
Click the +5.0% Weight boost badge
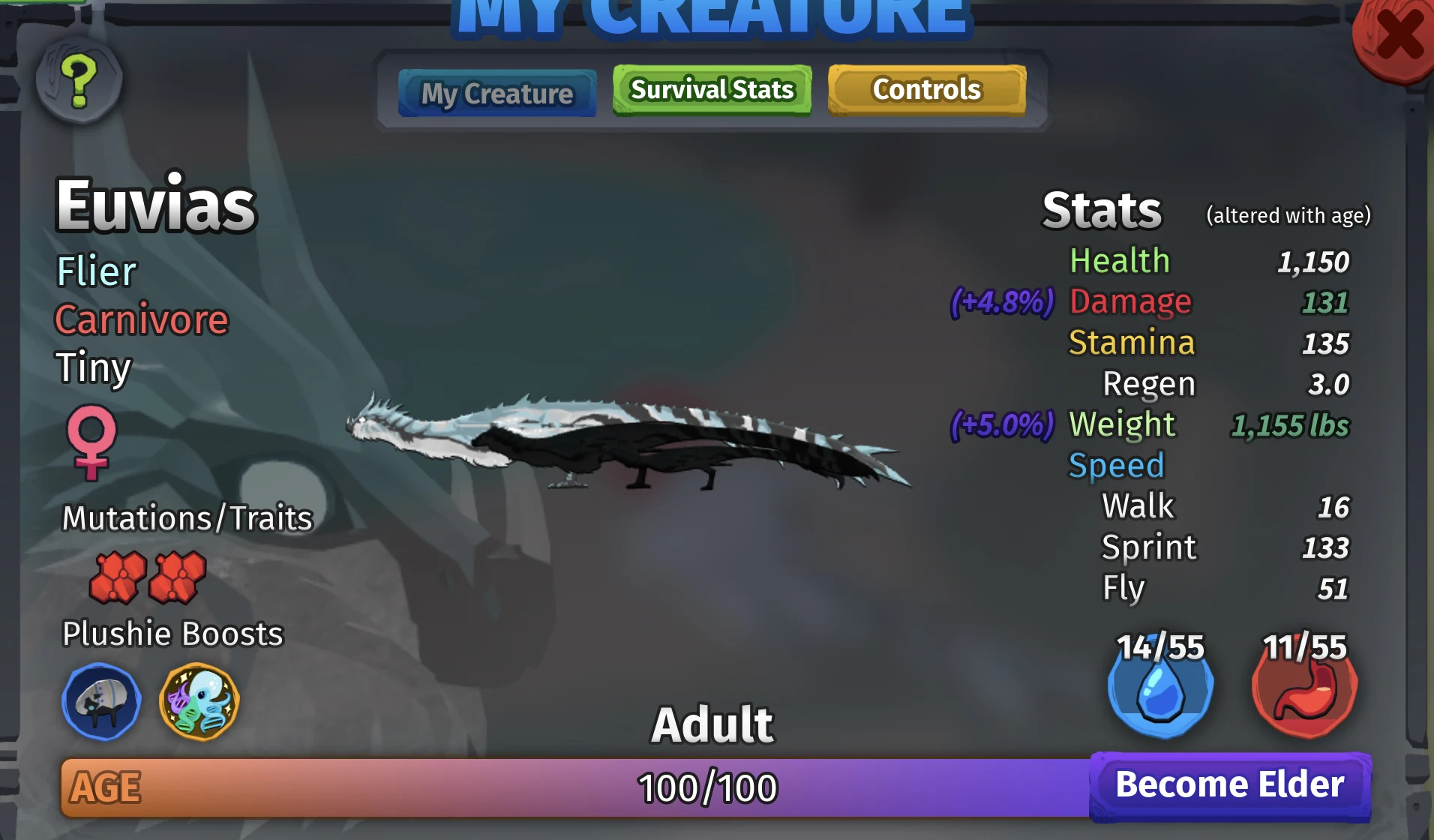pyautogui.click(x=1003, y=426)
